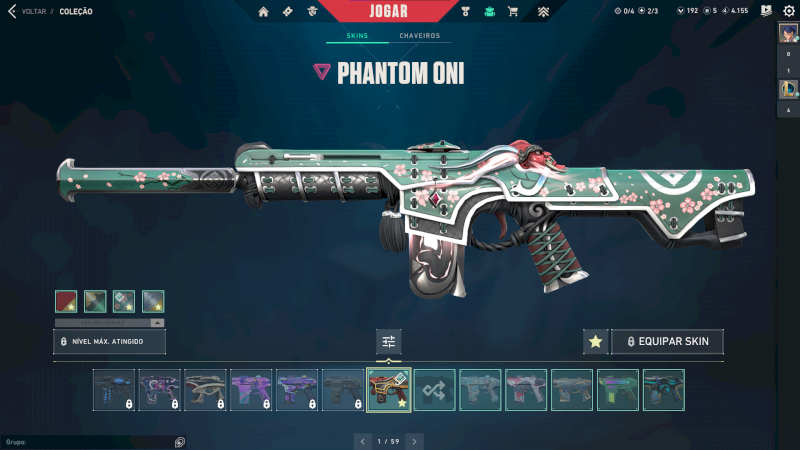Pick the green and purple Phantom skin thumbnail

coord(618,390)
